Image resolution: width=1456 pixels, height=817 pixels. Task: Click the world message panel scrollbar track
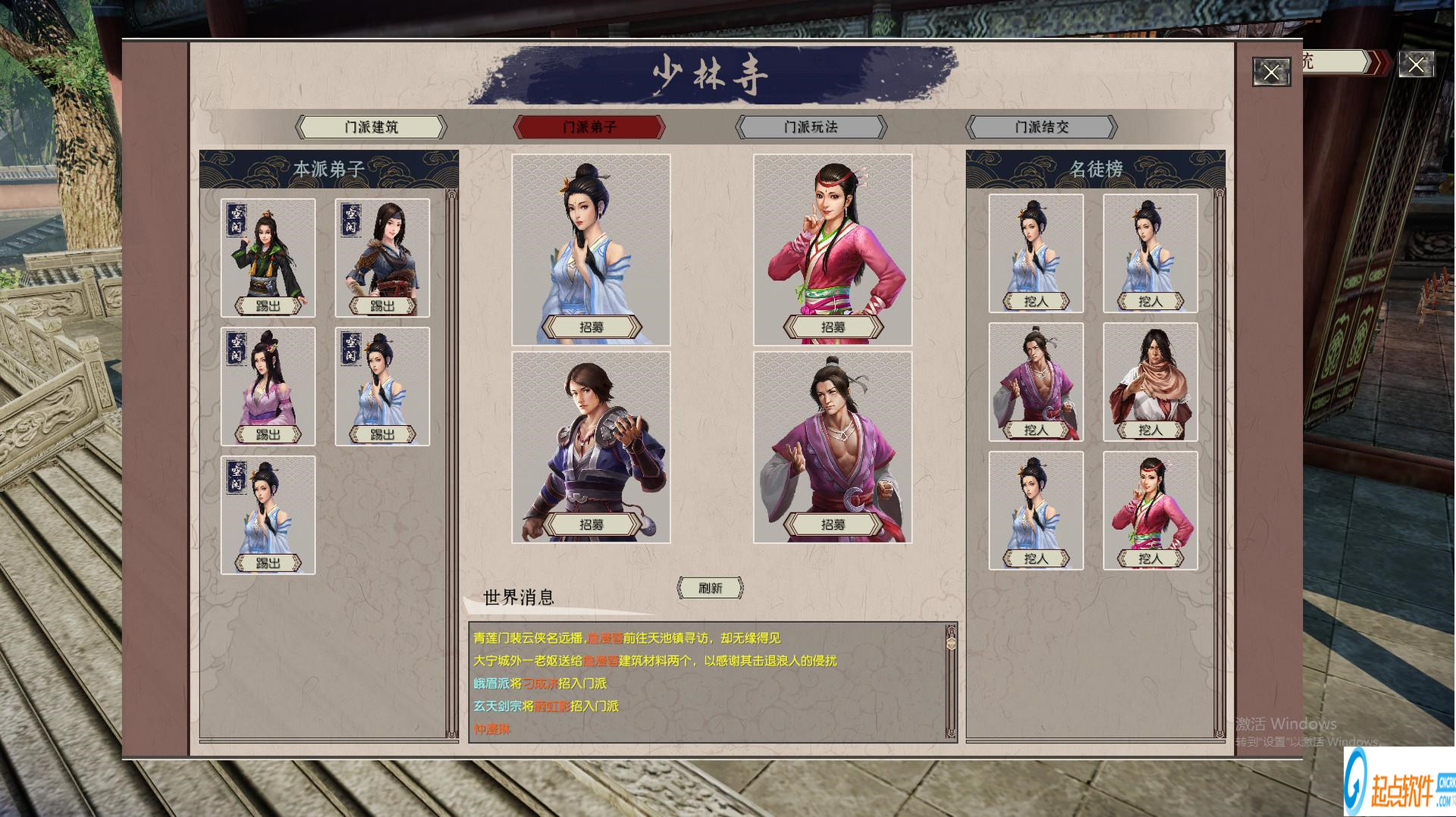[952, 682]
